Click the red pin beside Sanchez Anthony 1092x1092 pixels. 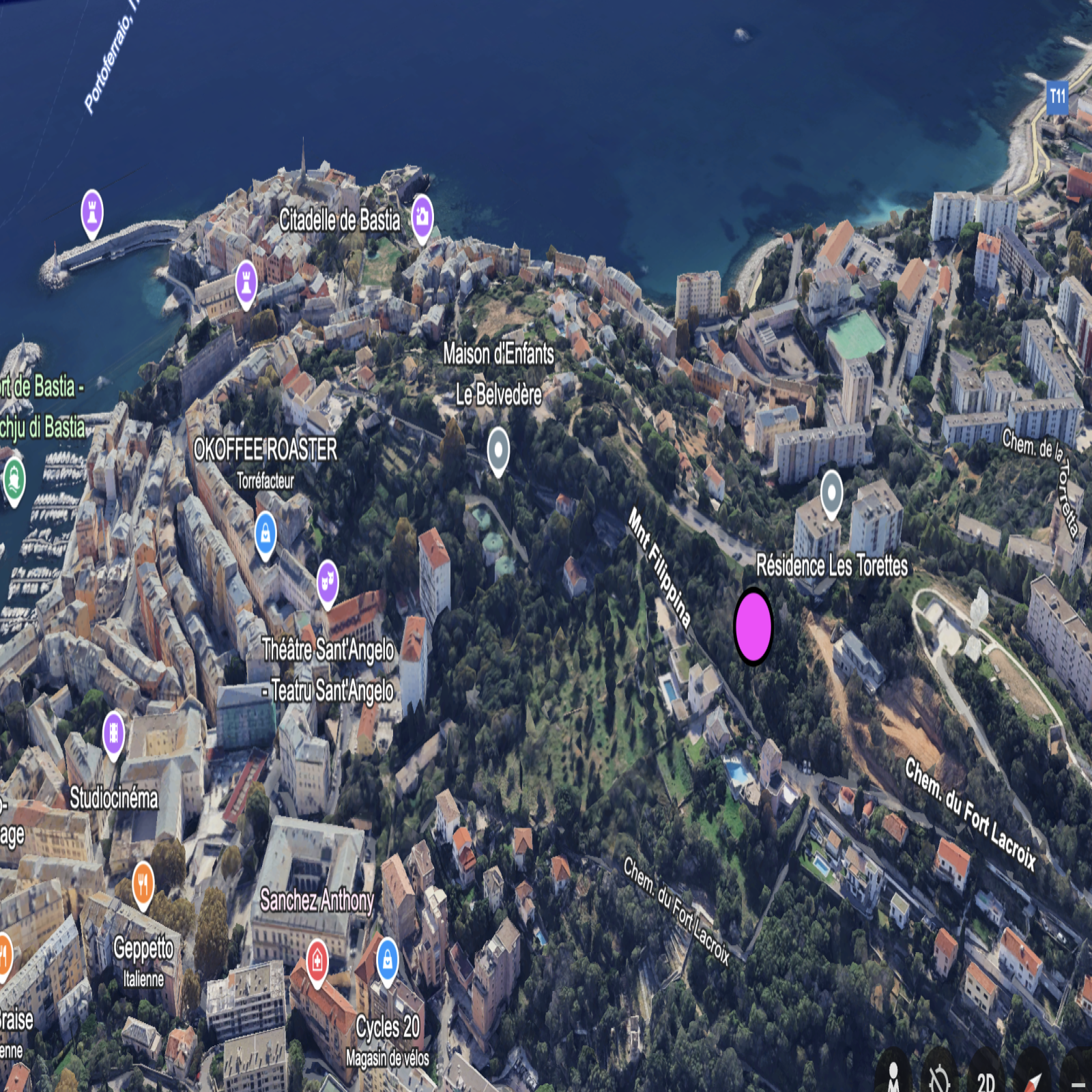point(317,961)
